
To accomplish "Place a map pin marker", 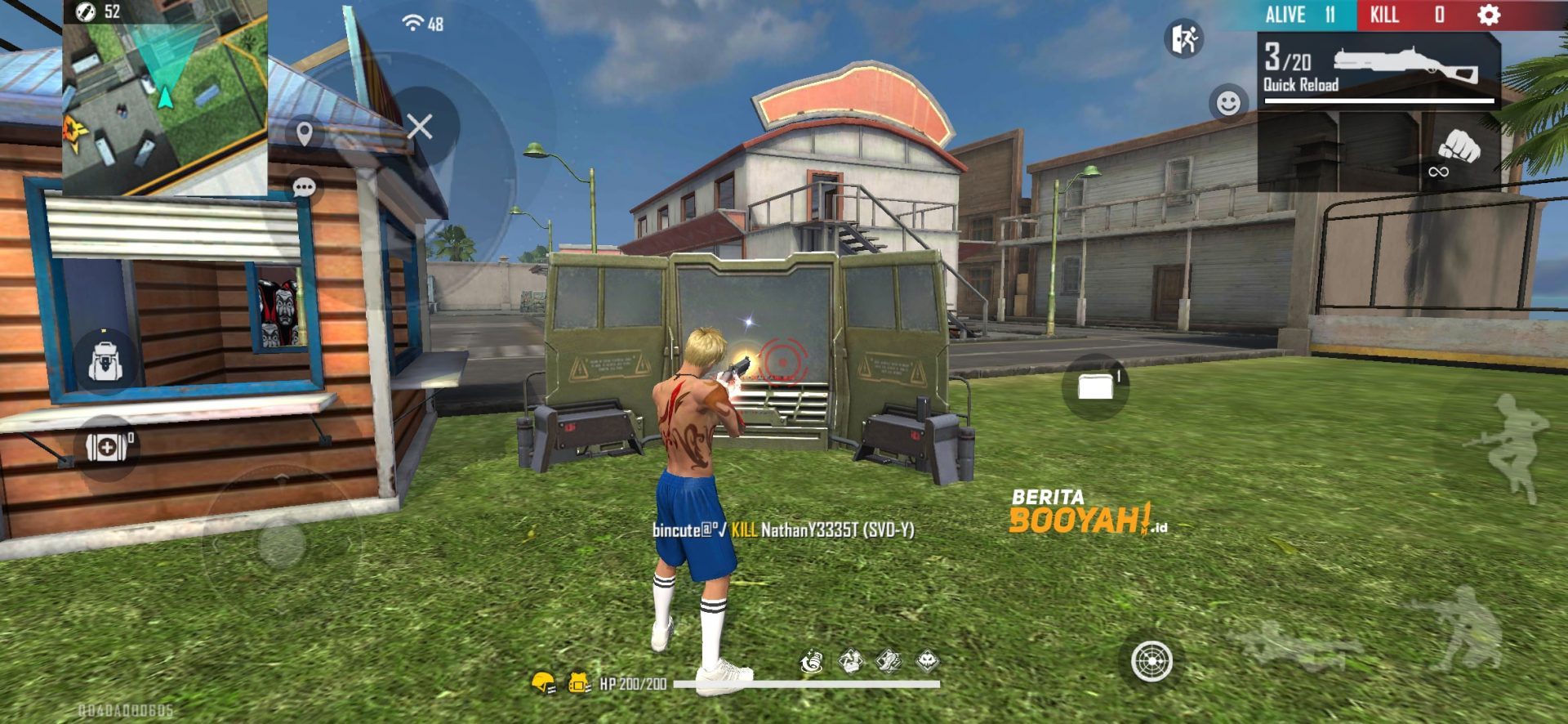I will coord(305,133).
